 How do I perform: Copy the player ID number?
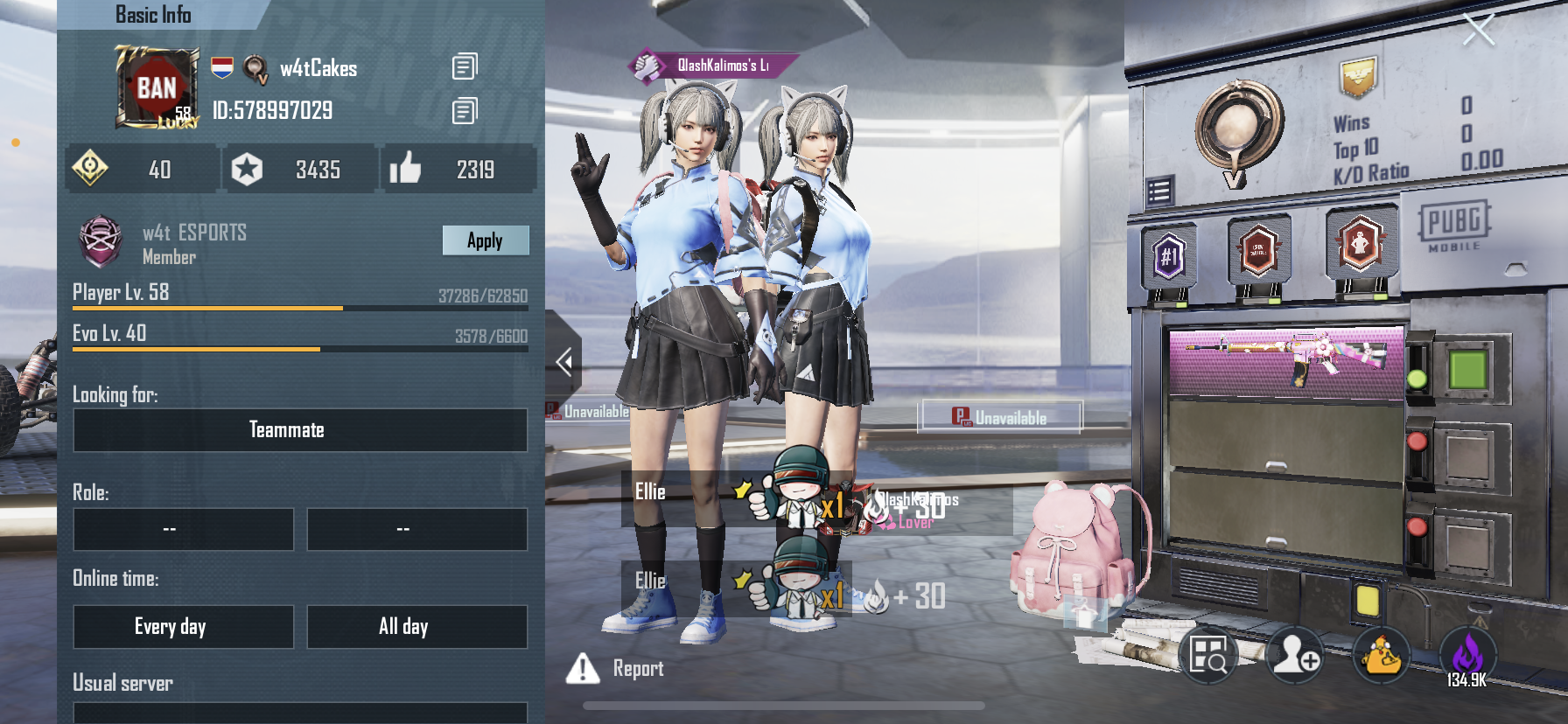465,111
